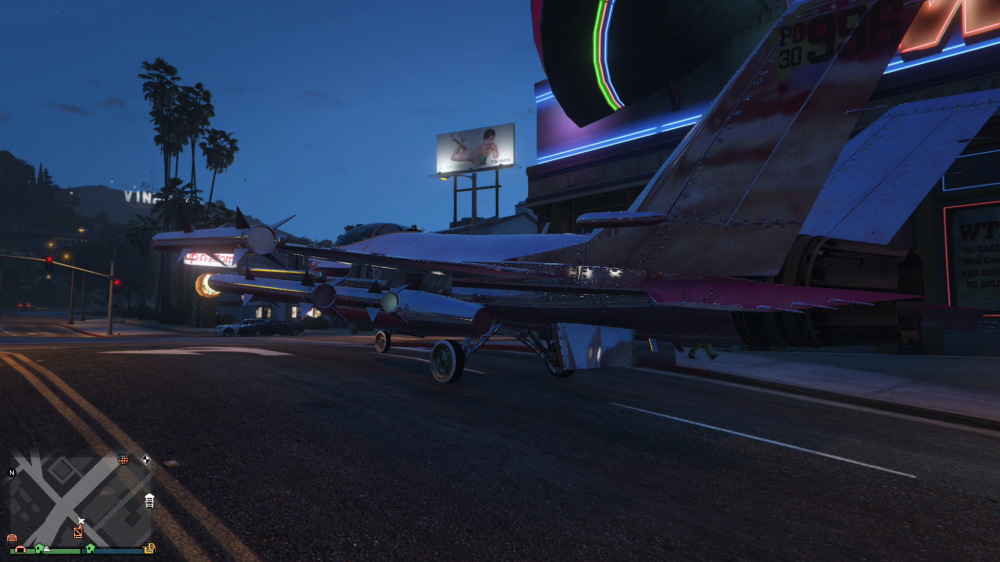The image size is (1000, 562).
Task: Click the north compass indicator
Action: 12,472
